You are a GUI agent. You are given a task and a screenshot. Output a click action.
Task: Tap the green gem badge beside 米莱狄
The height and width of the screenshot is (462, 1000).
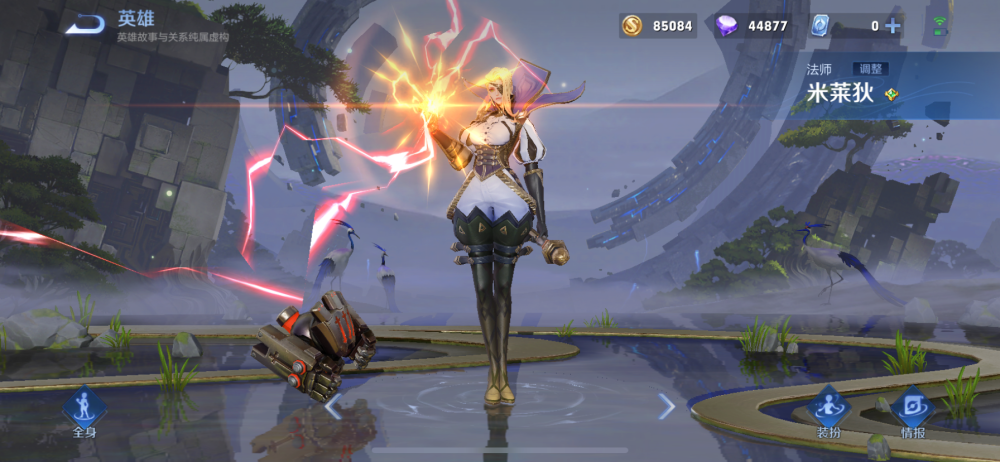(892, 95)
